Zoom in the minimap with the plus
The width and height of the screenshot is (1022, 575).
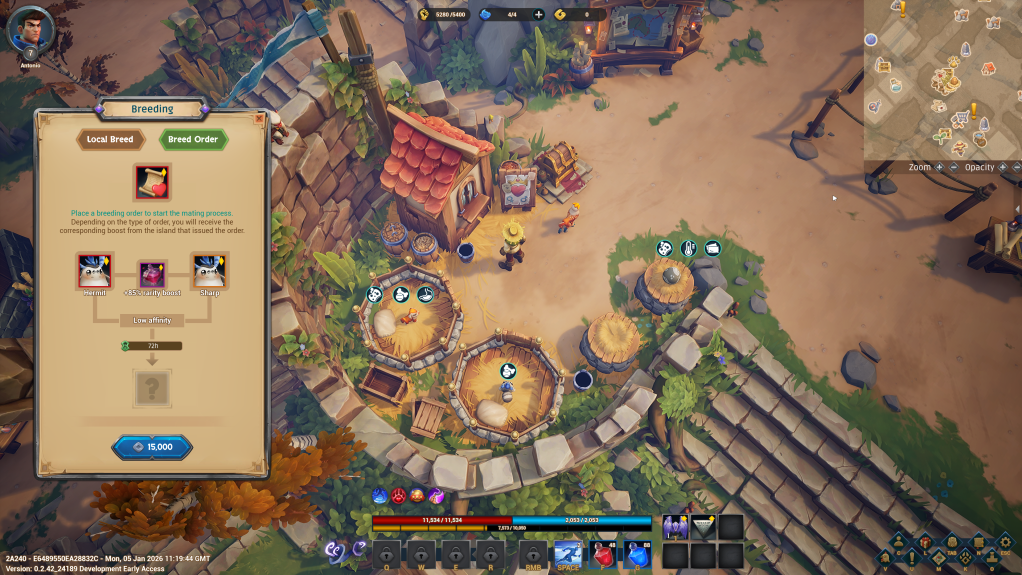[940, 167]
